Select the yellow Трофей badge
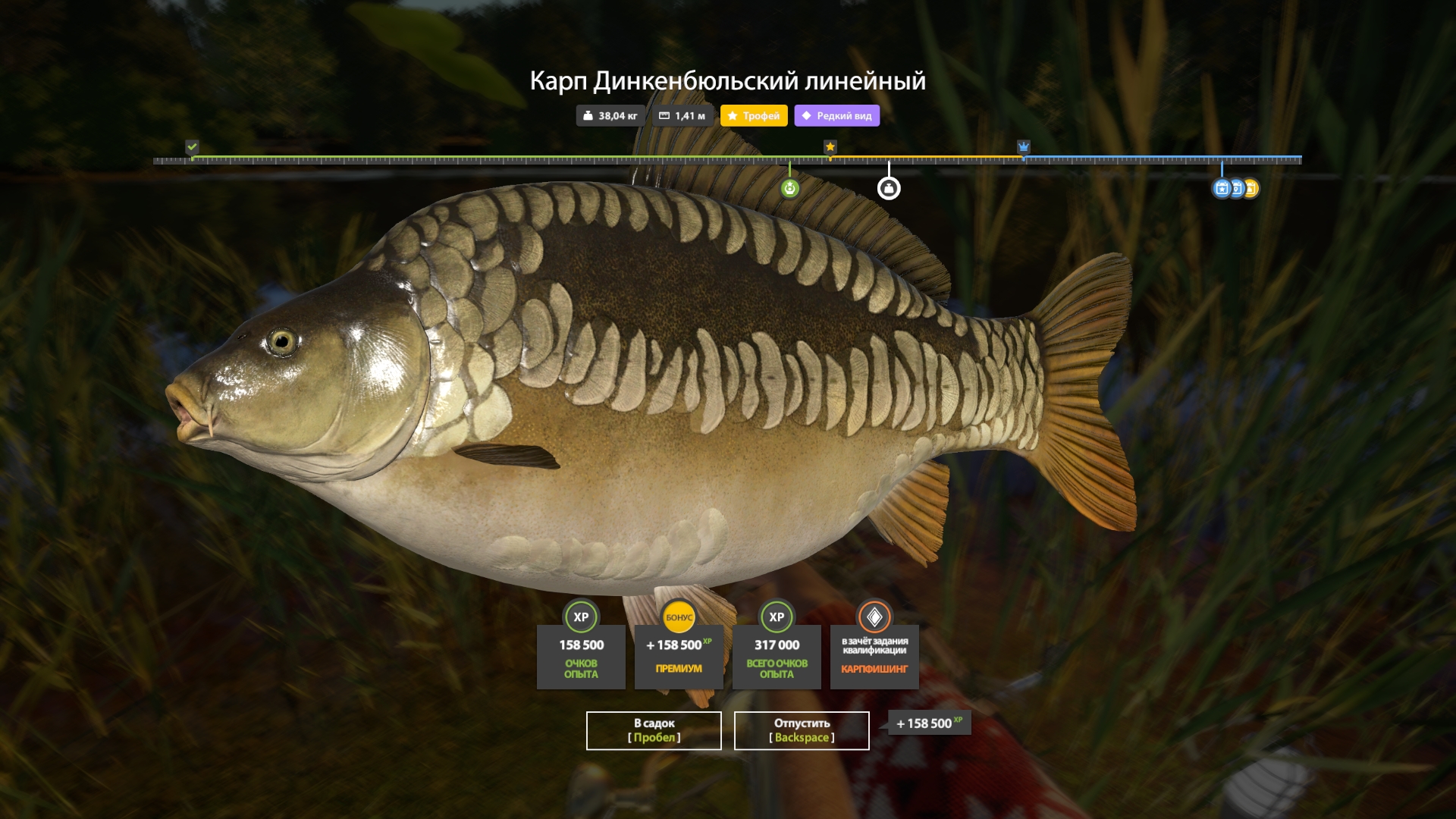The height and width of the screenshot is (819, 1456). pyautogui.click(x=754, y=116)
